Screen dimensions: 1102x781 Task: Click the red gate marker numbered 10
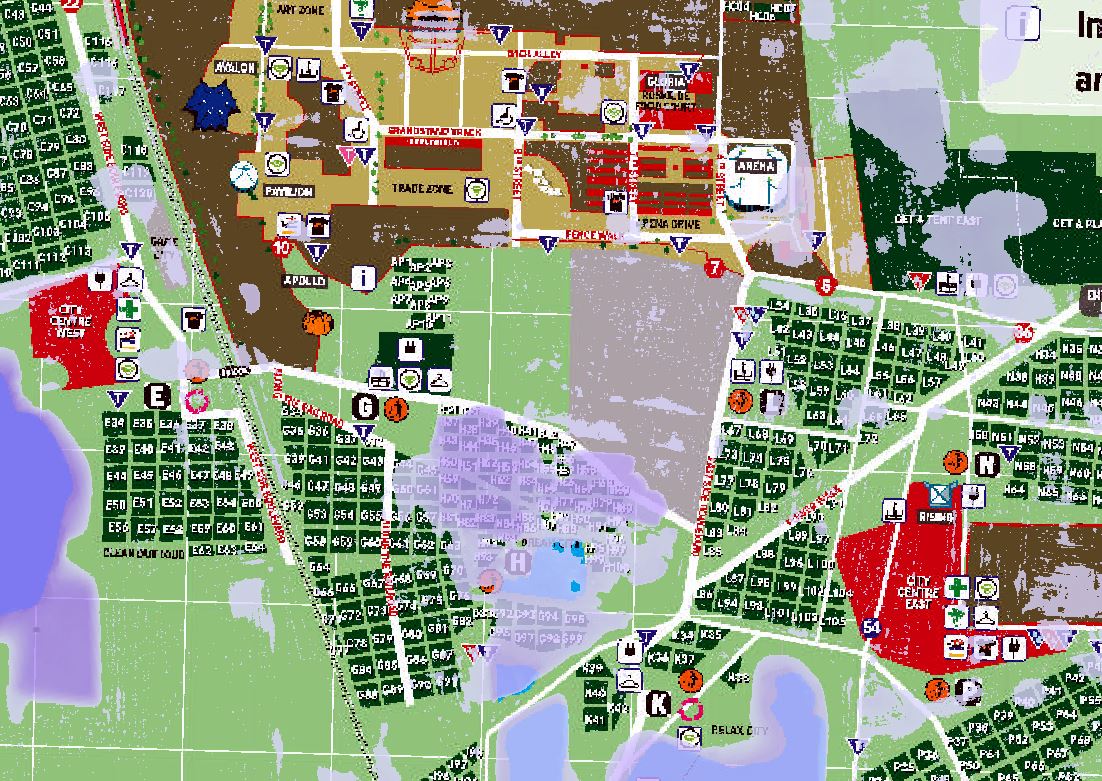284,246
